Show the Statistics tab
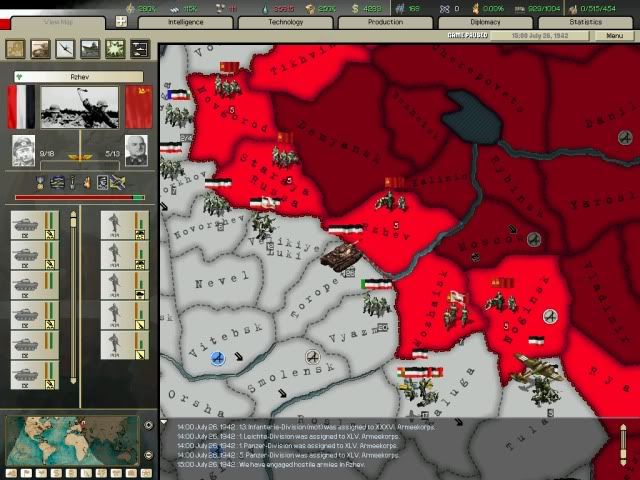The image size is (640, 480). point(585,21)
